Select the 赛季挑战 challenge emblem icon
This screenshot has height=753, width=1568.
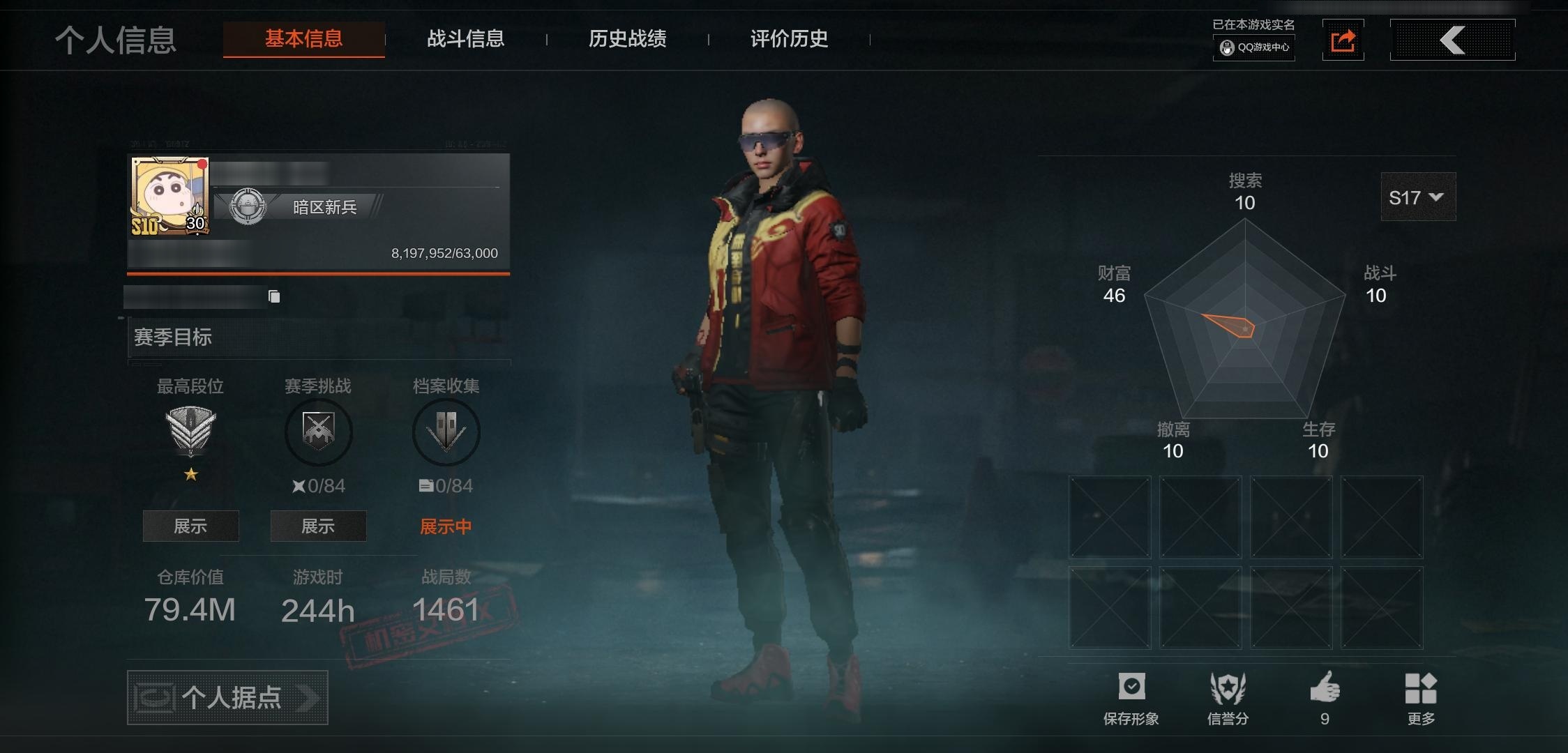tap(318, 432)
